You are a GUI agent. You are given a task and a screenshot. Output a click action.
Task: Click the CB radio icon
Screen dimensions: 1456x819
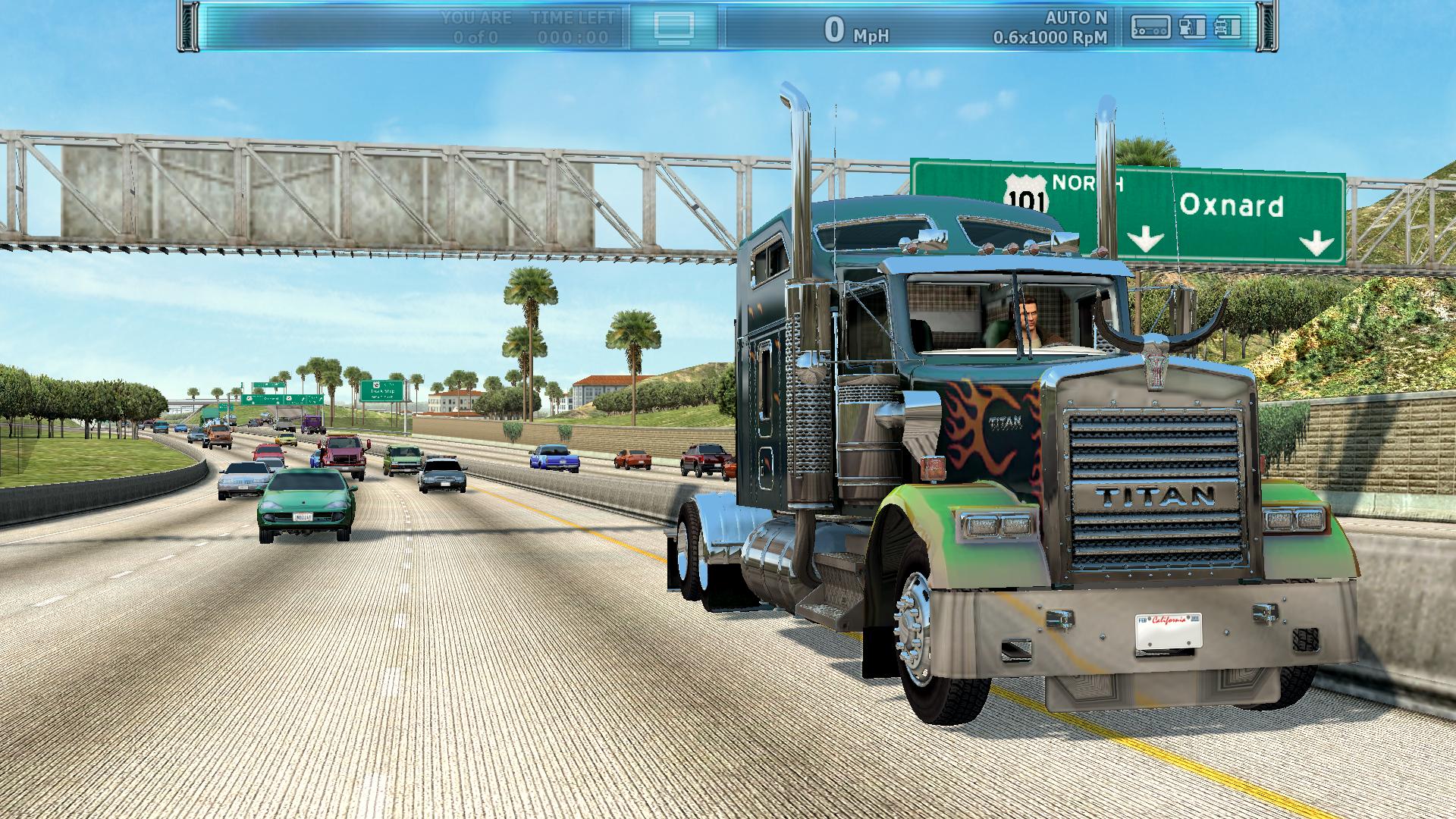tap(1150, 27)
